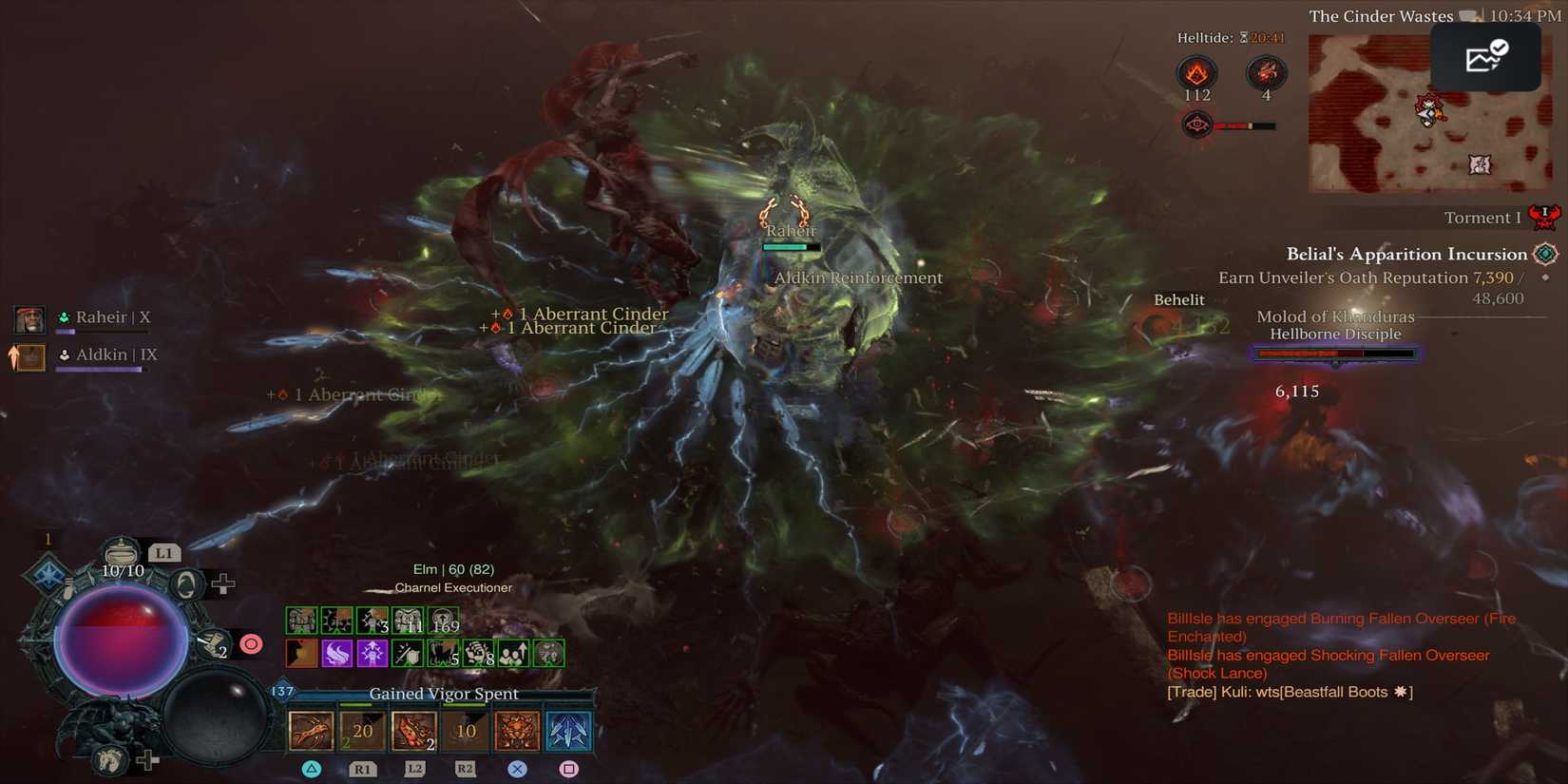
Task: Click the red emote circle icon
Action: [x=250, y=643]
